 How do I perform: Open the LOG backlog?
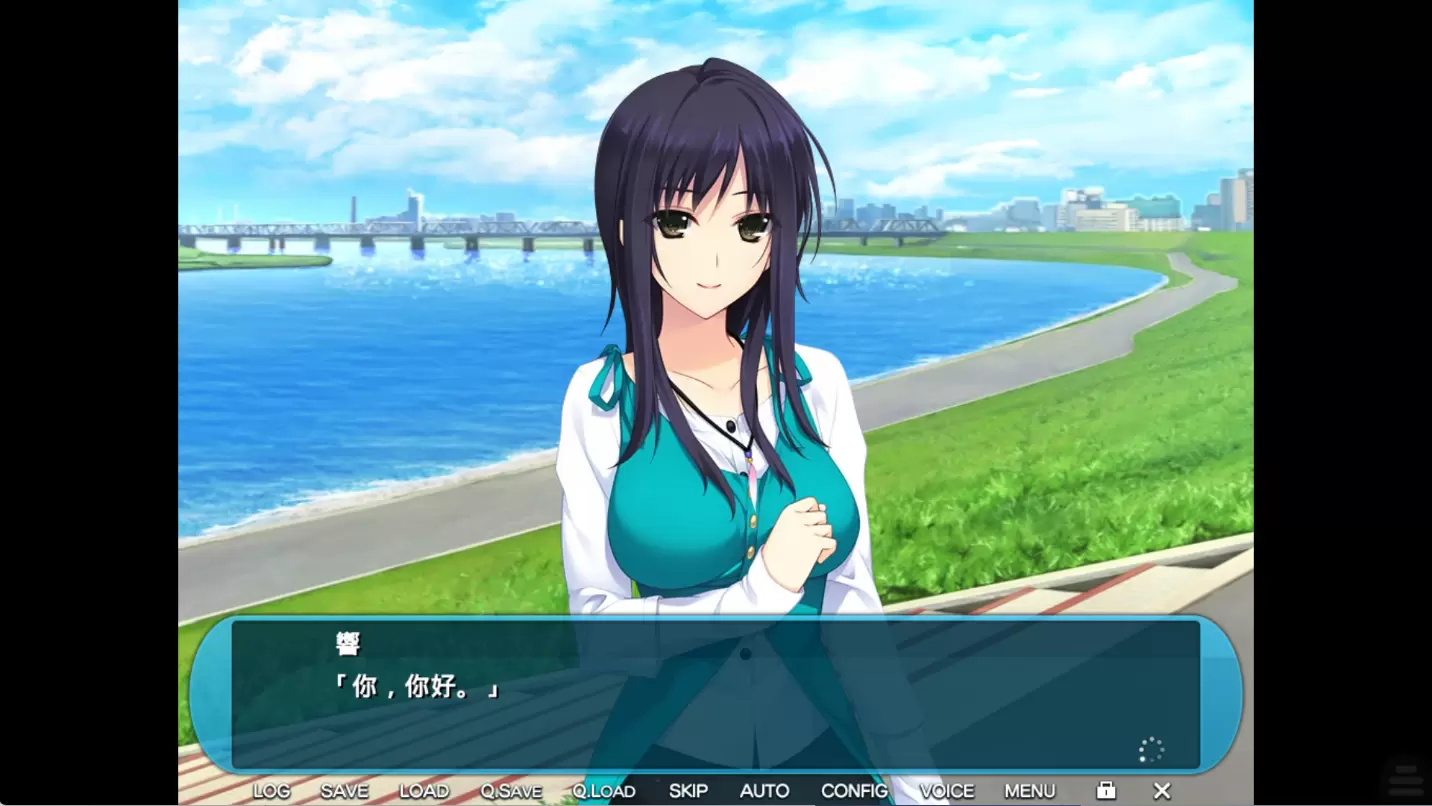coord(271,791)
